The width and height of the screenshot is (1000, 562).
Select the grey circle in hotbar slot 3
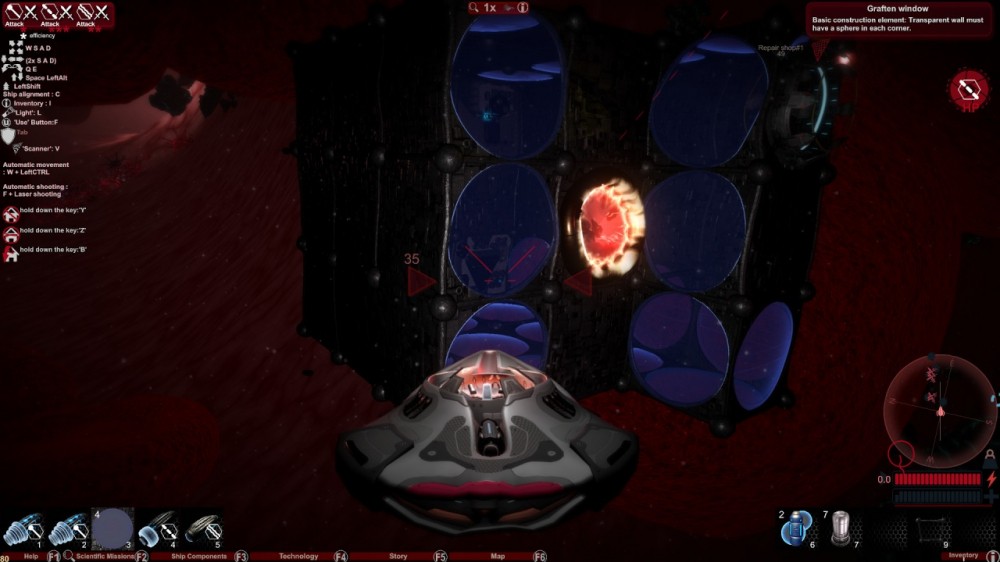click(112, 529)
